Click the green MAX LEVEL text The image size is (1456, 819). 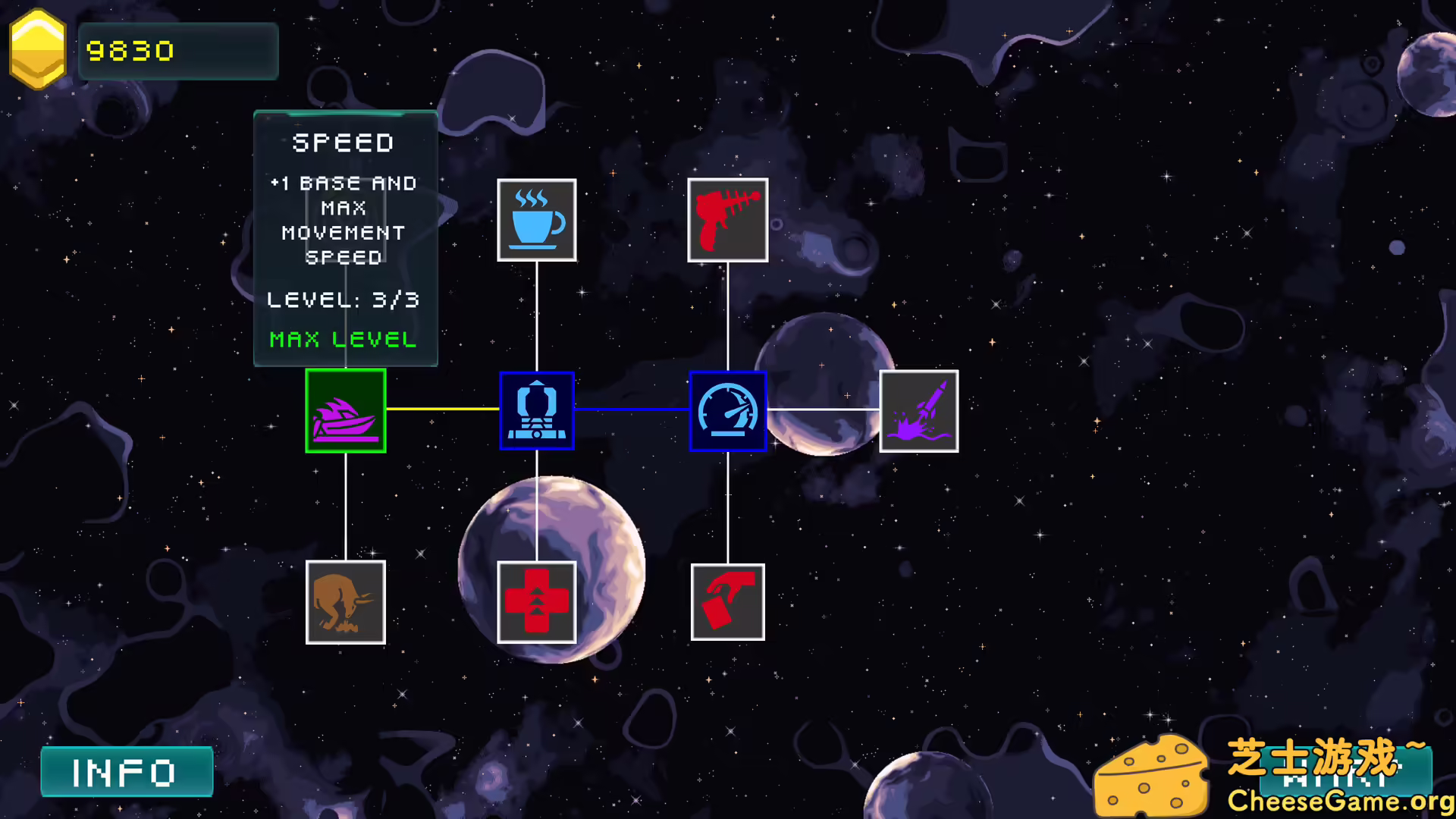coord(343,340)
